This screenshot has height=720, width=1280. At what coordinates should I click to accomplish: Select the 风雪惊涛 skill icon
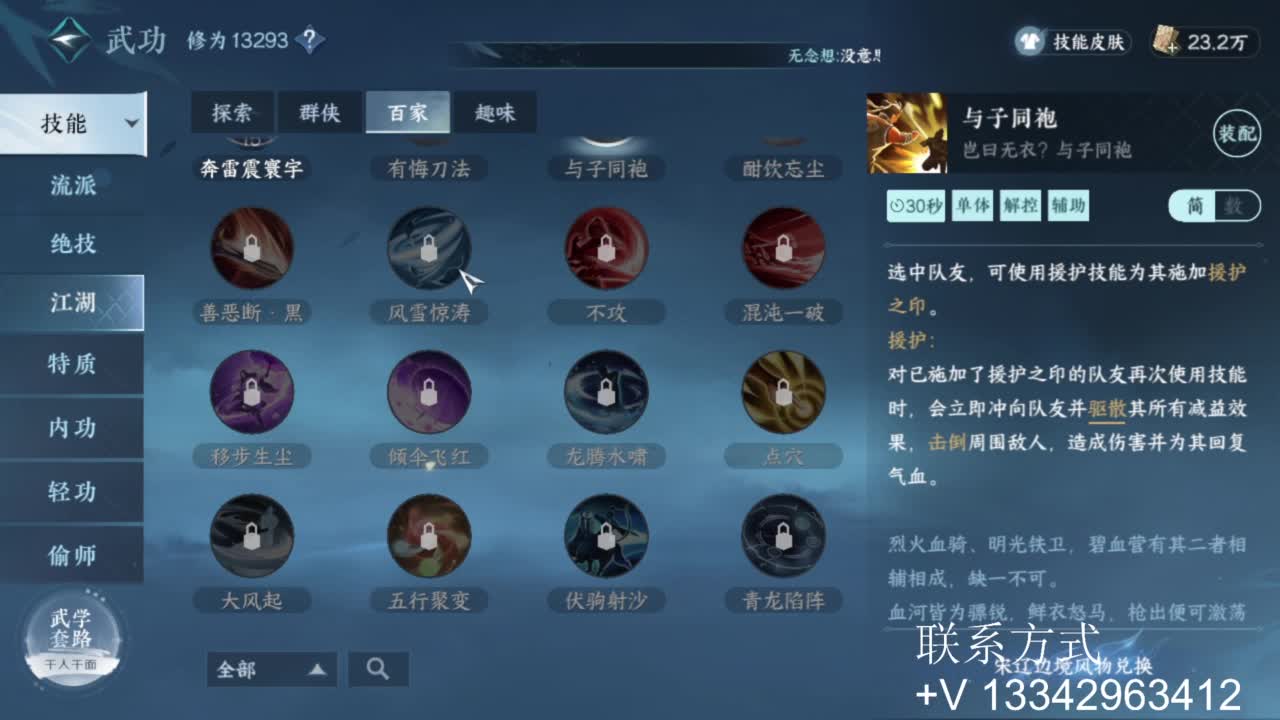429,249
